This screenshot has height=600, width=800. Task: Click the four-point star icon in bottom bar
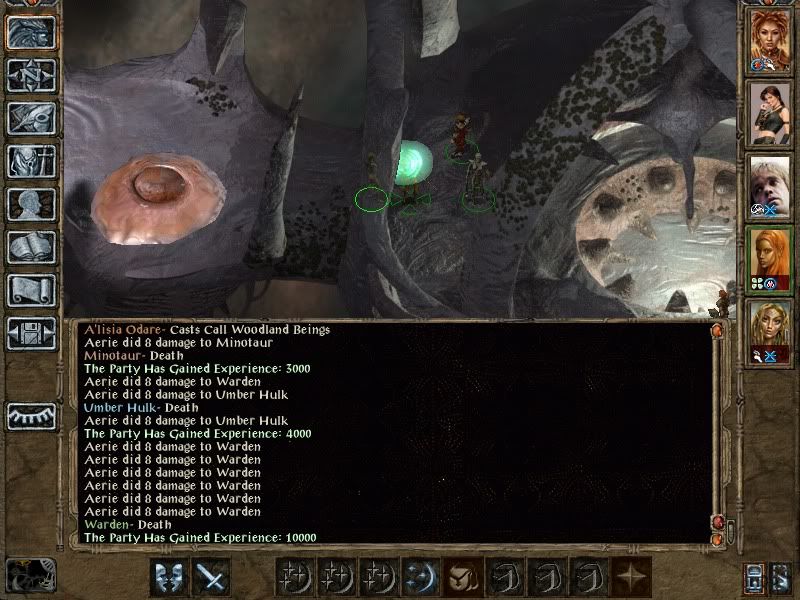(x=628, y=577)
